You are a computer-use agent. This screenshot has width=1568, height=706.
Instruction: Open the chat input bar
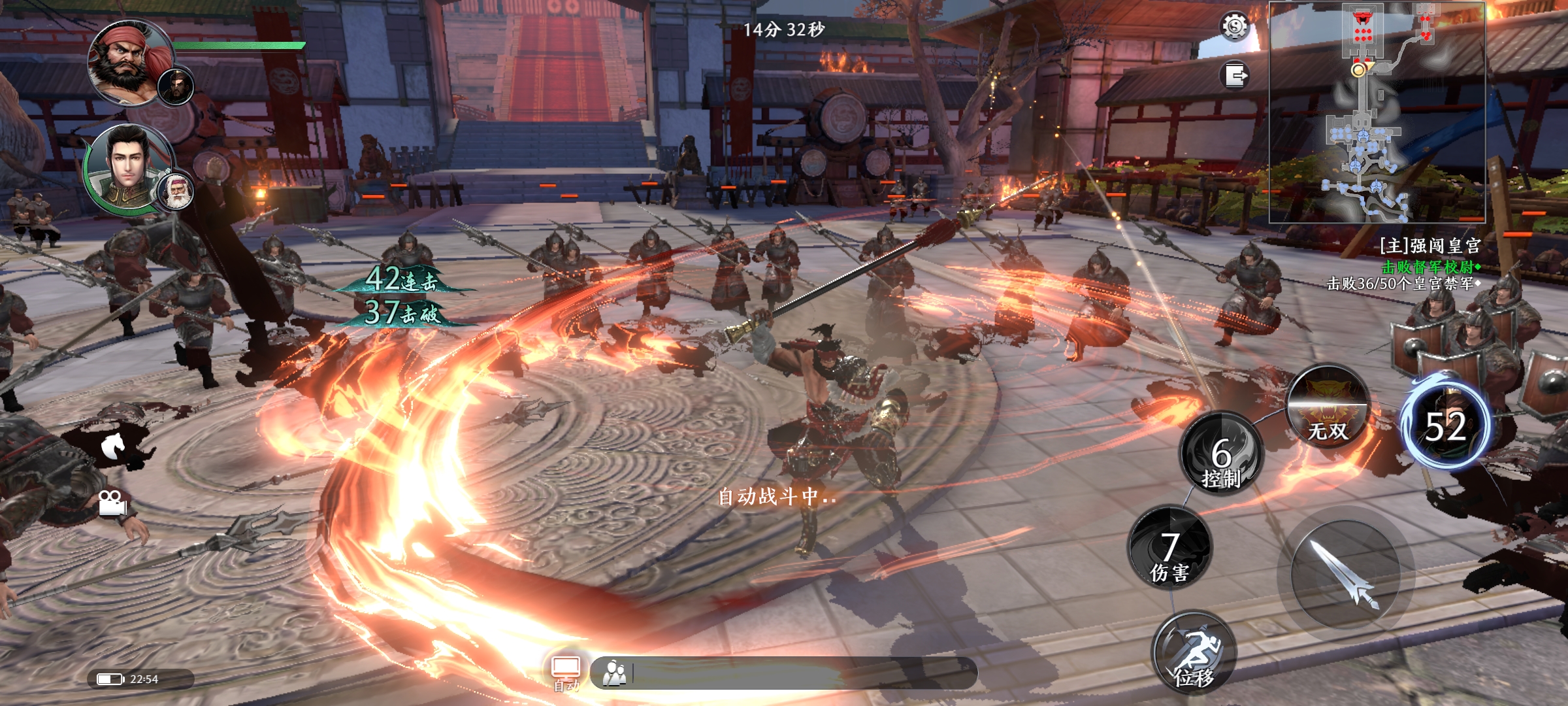(784, 673)
